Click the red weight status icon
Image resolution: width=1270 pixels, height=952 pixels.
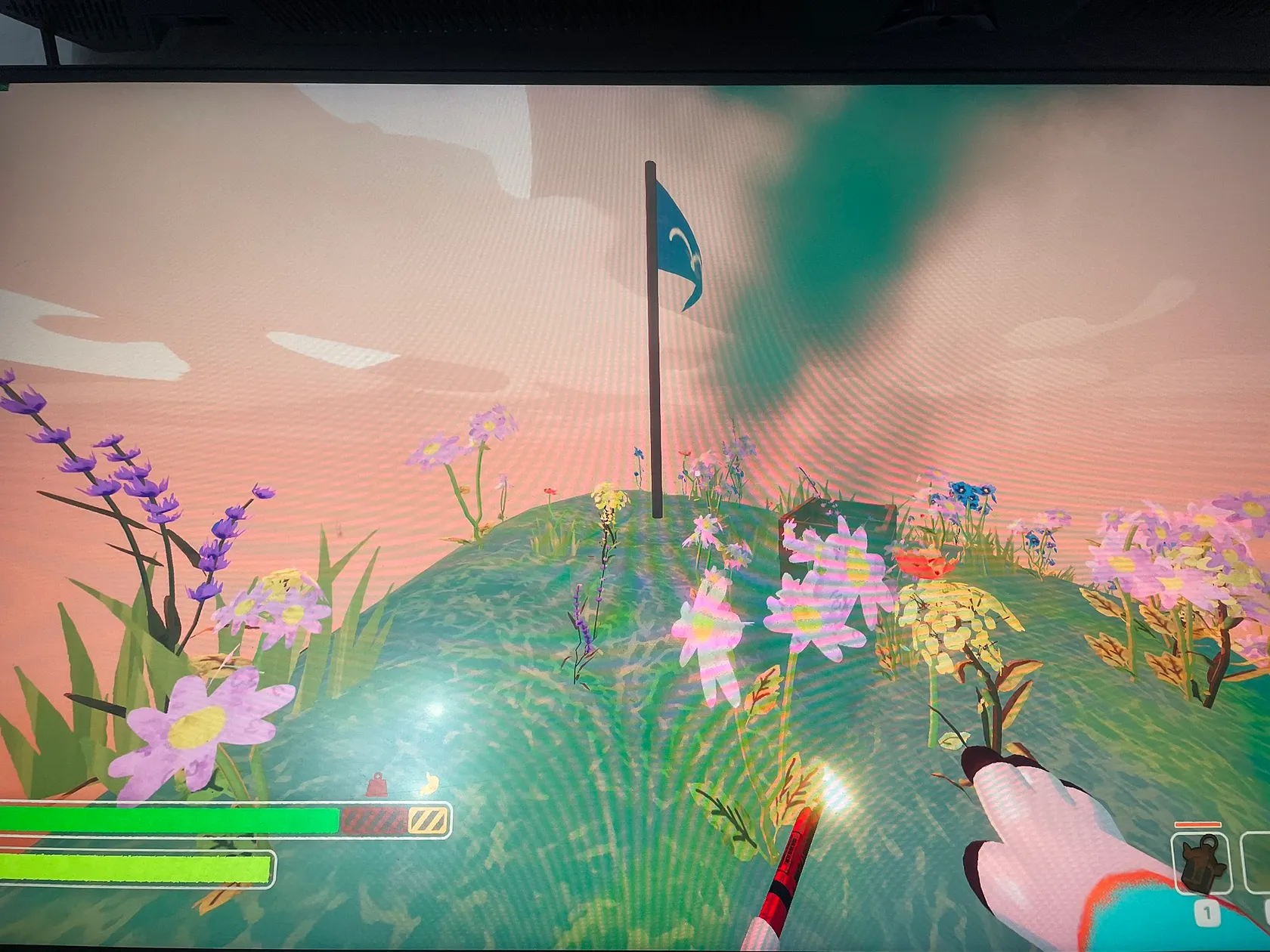point(376,786)
